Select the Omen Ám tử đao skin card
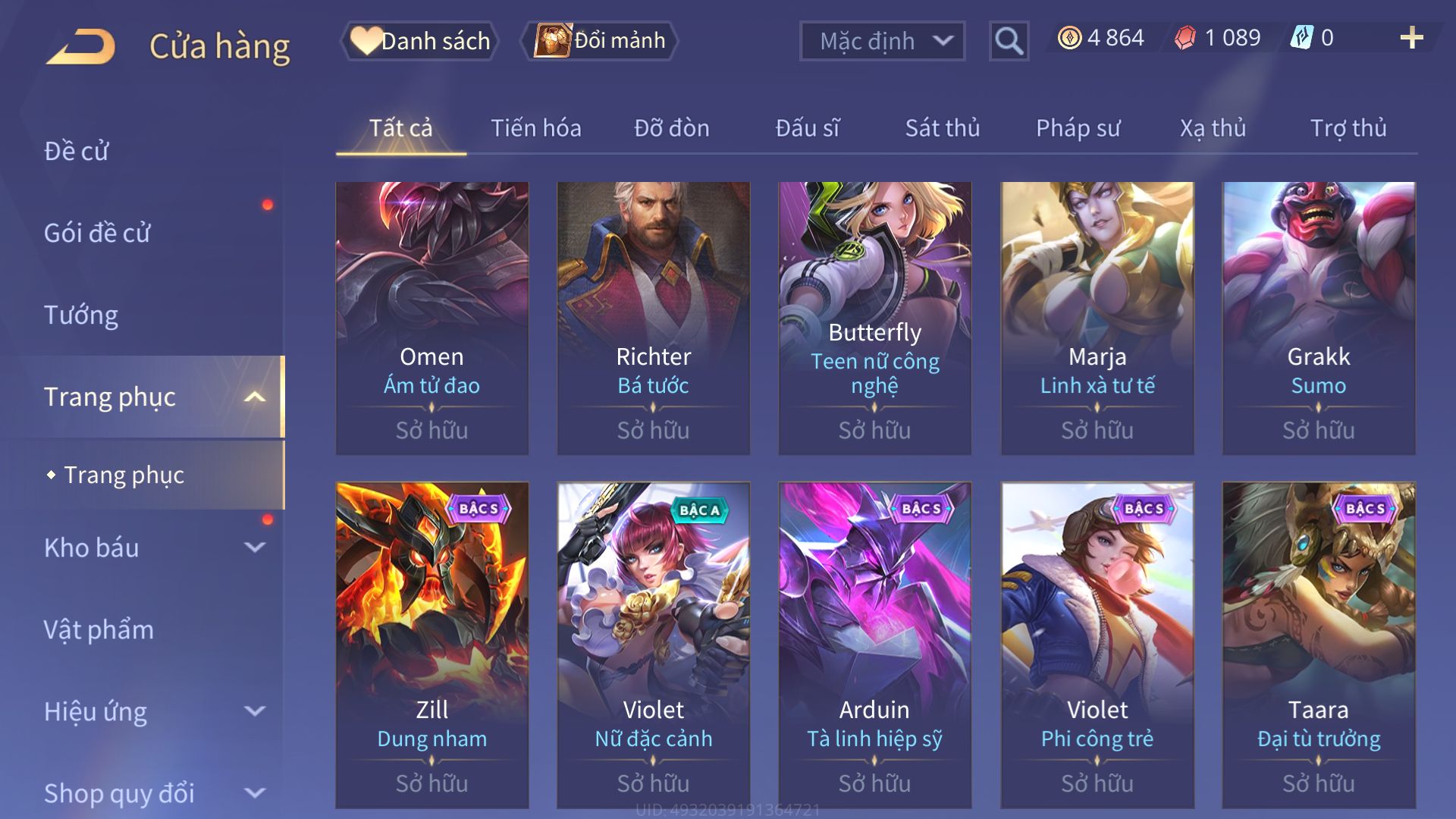The image size is (1456, 819). (431, 318)
